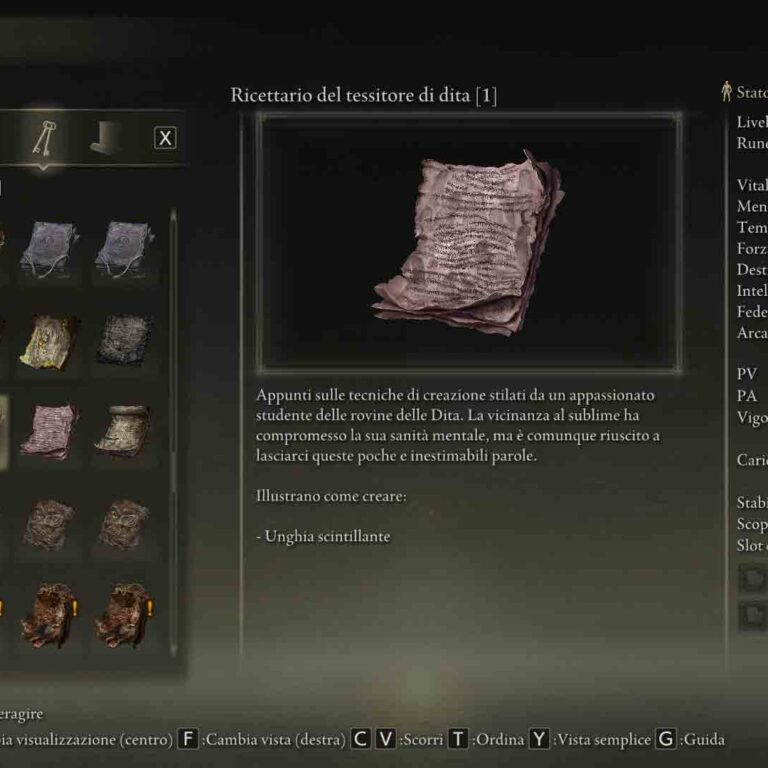Image resolution: width=768 pixels, height=768 pixels.
Task: Open the top hat category tab
Action: (x=105, y=140)
